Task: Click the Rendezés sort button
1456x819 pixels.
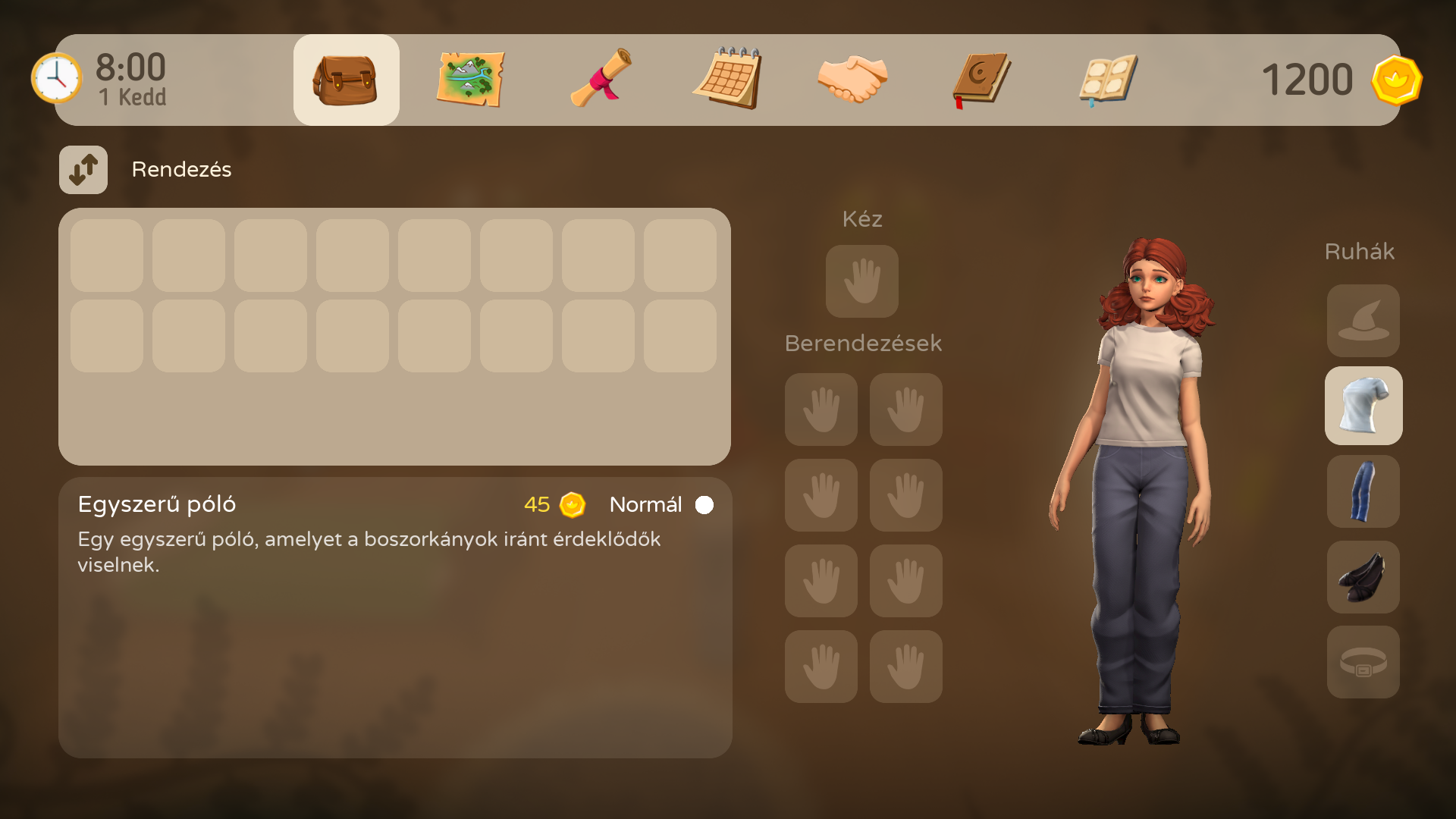Action: click(83, 170)
